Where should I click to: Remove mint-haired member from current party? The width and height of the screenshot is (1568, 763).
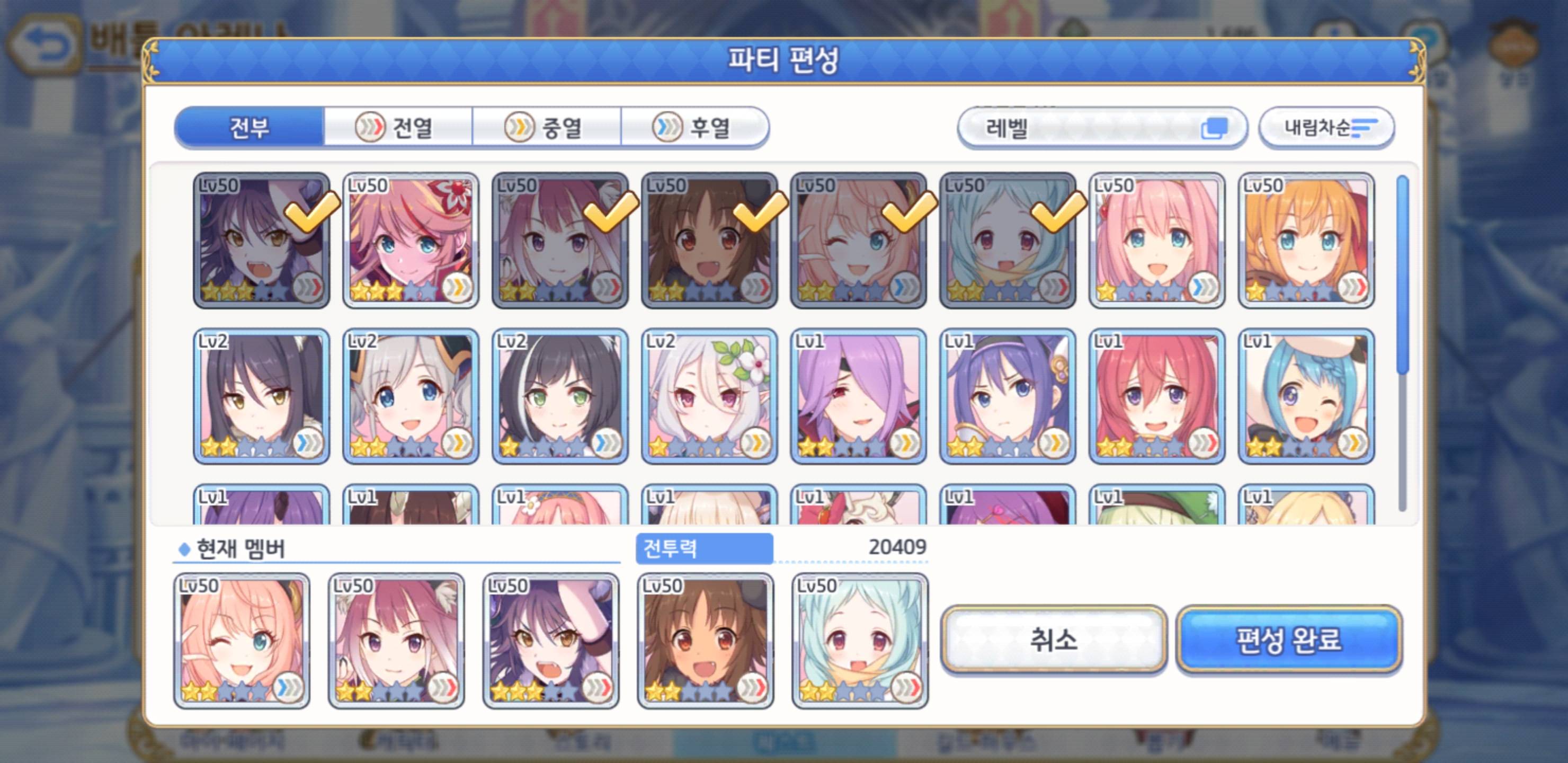(x=859, y=641)
